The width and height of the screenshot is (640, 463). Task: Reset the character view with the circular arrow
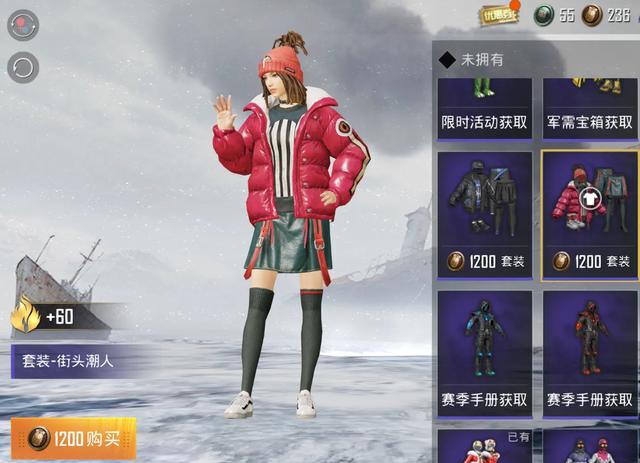pos(22,67)
